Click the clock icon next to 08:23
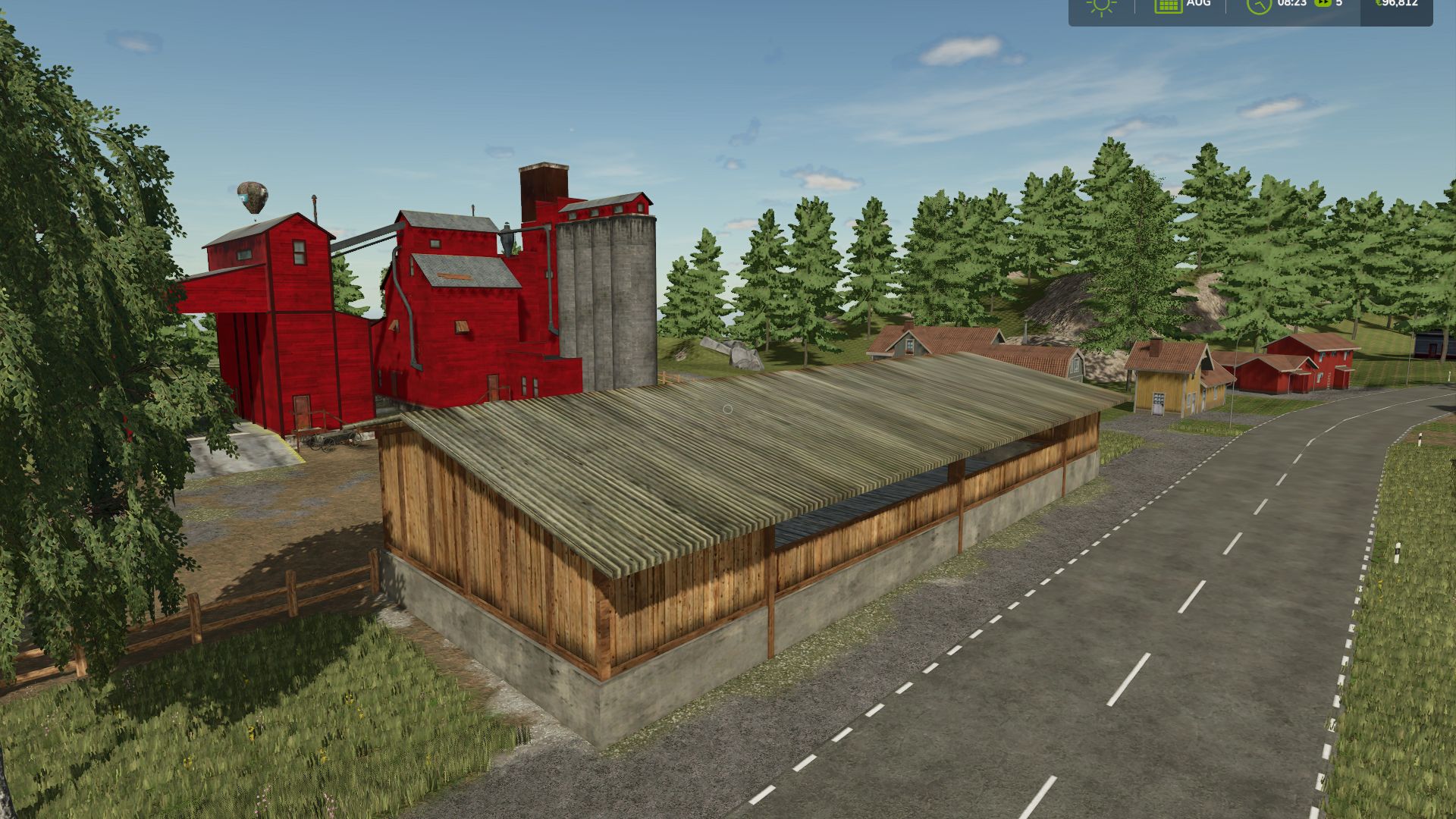This screenshot has height=819, width=1456. pos(1258,7)
